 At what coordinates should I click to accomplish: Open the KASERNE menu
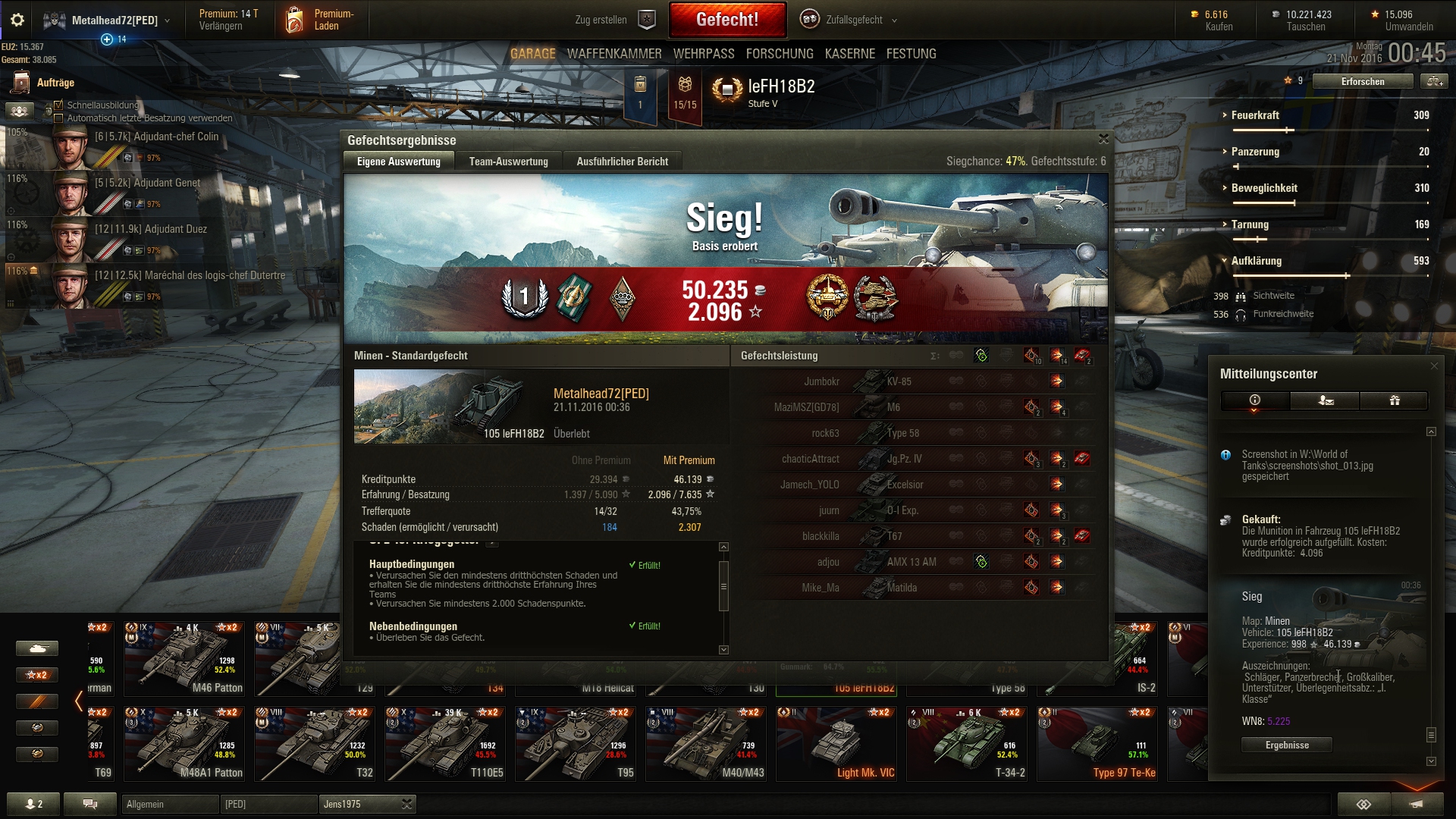849,54
